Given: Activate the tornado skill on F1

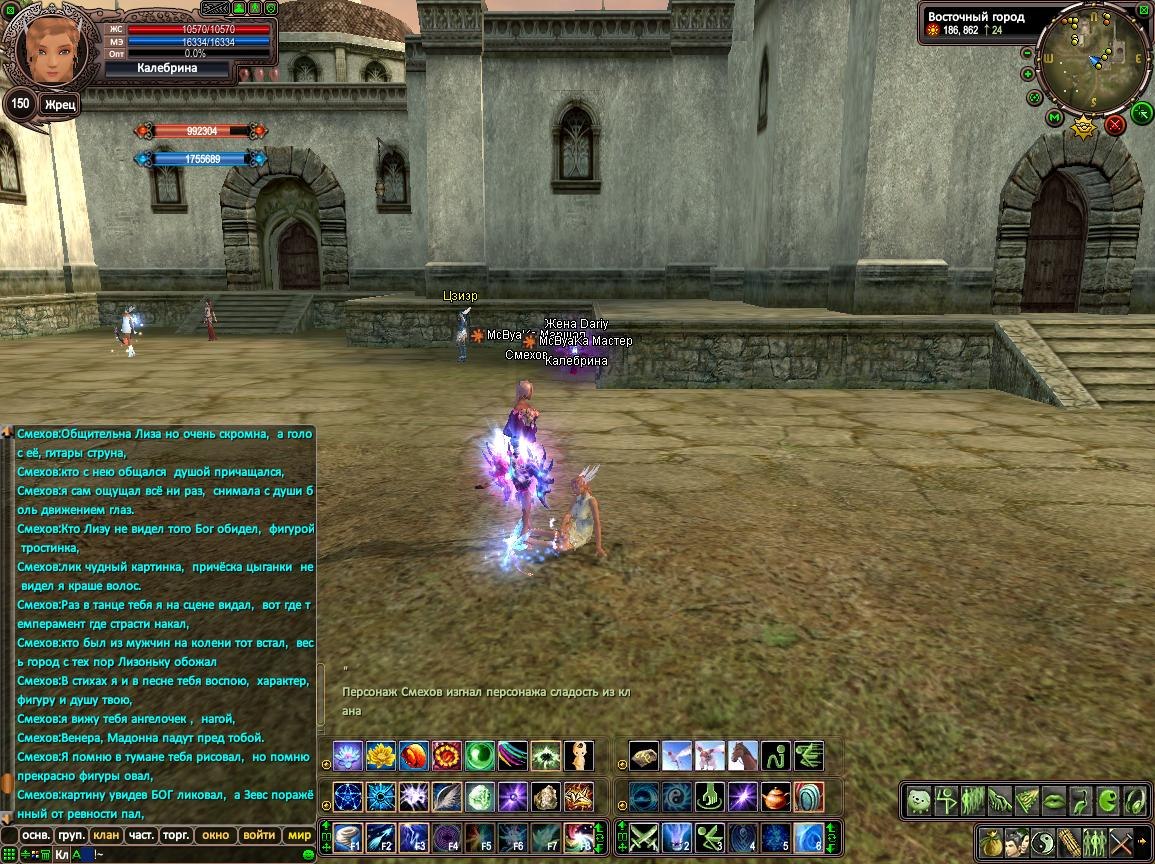Looking at the screenshot, I should [x=348, y=836].
